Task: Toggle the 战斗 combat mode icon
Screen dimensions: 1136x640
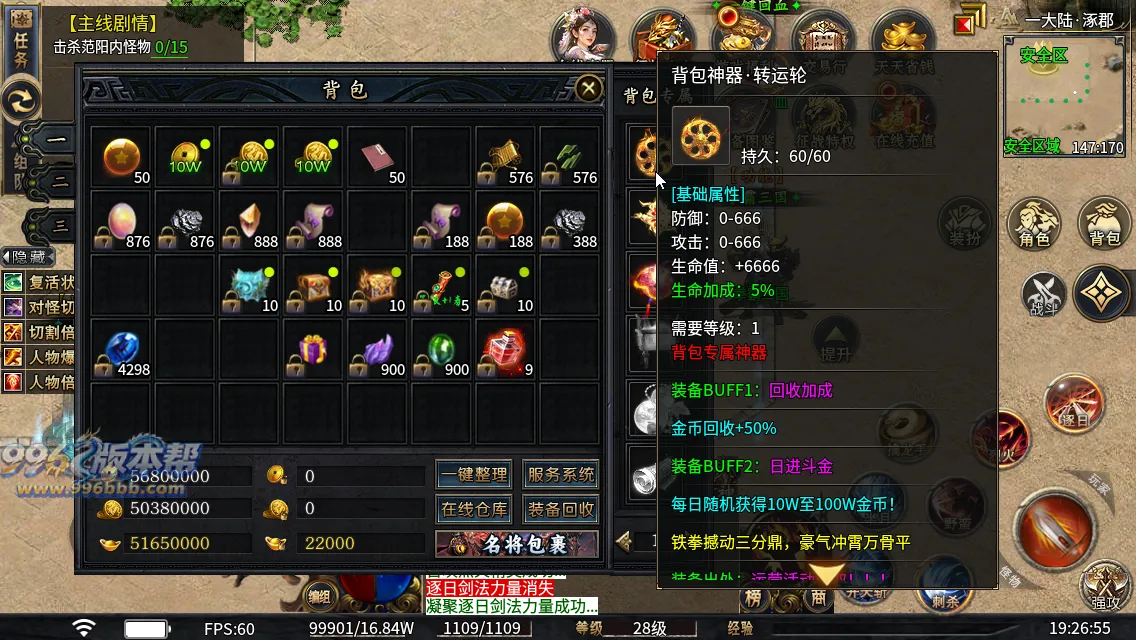Action: (1043, 295)
